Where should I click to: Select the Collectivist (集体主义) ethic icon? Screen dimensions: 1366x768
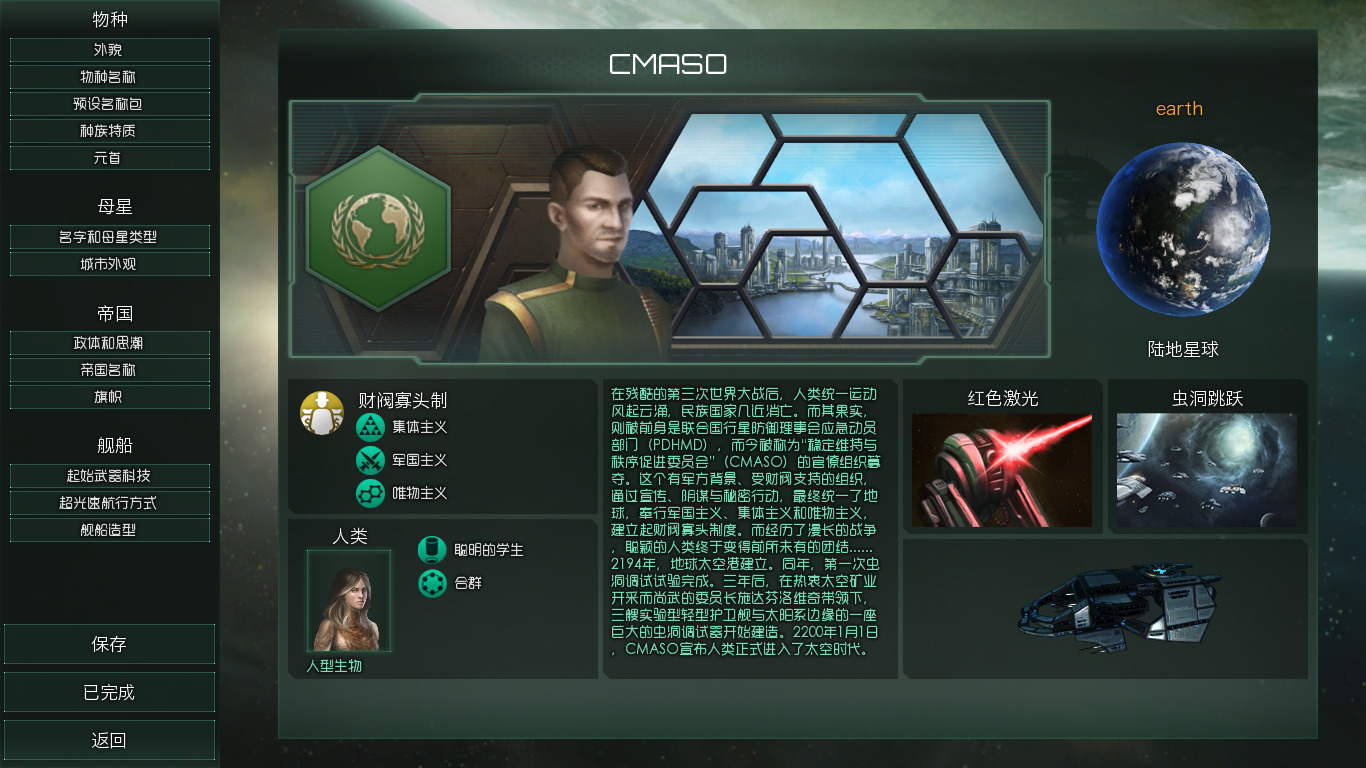(x=371, y=427)
